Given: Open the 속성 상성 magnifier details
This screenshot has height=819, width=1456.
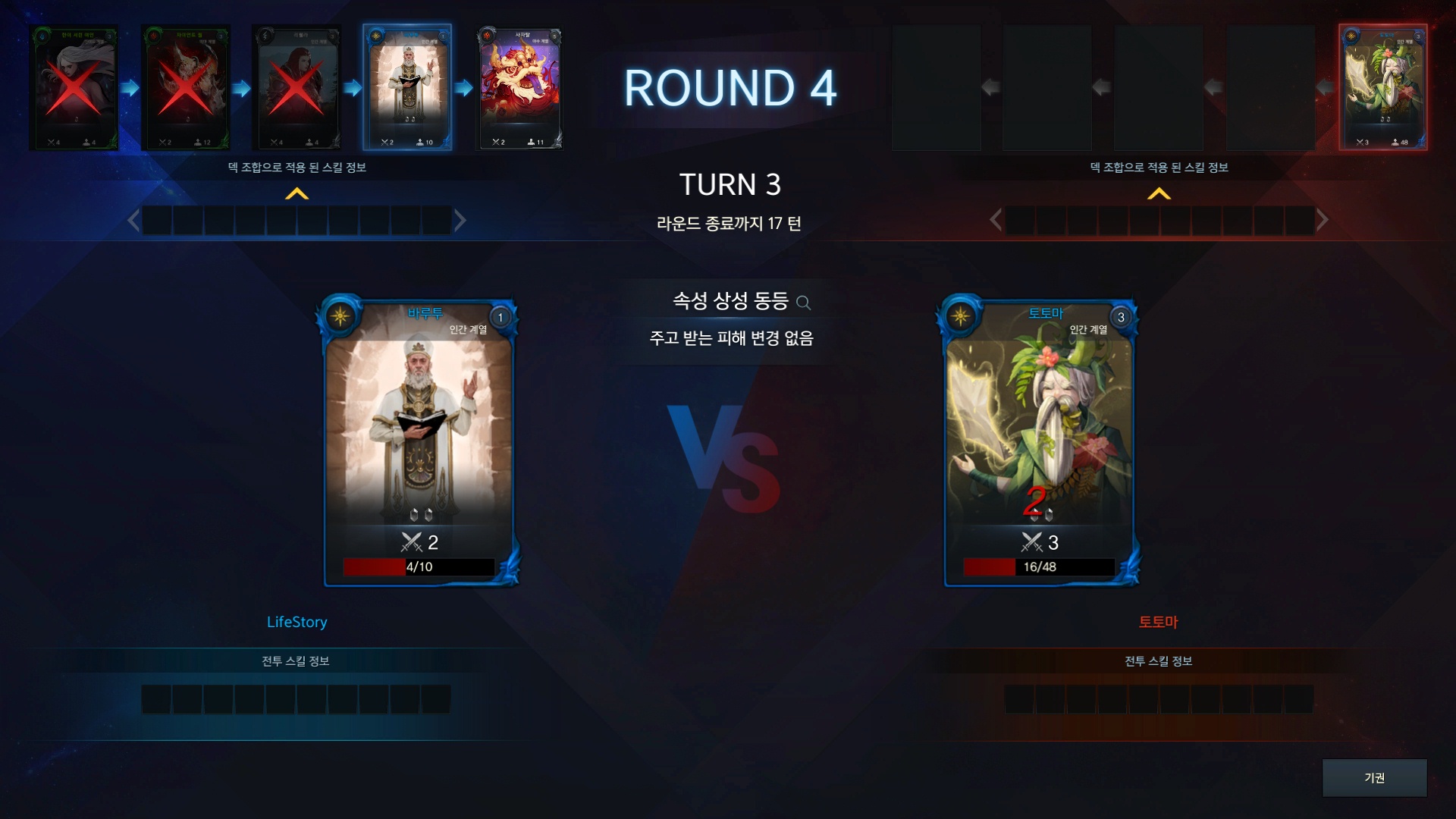Looking at the screenshot, I should [804, 303].
